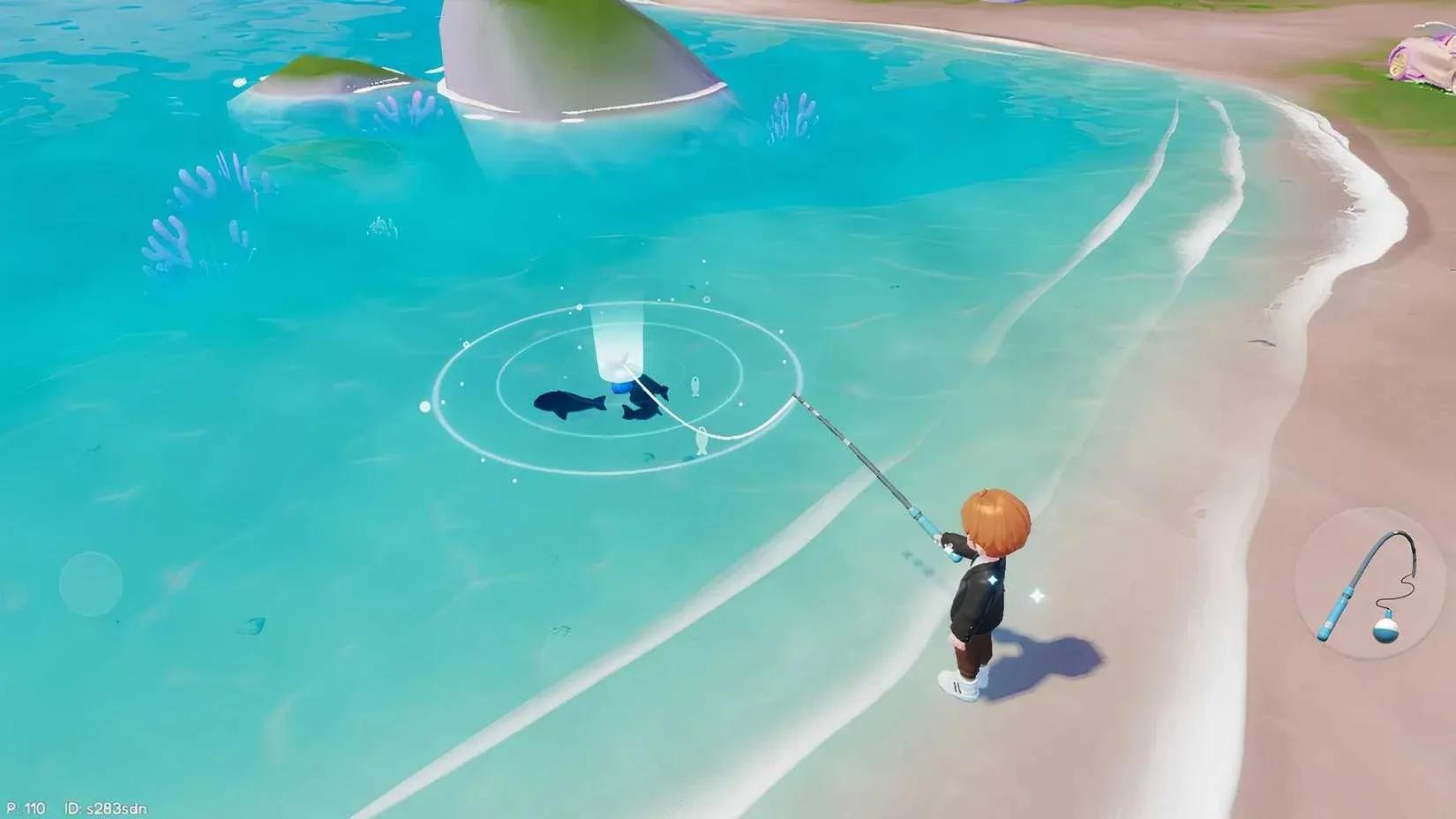Click the P letter of the ping display
Screen dimensions: 1456x819
click(x=11, y=808)
